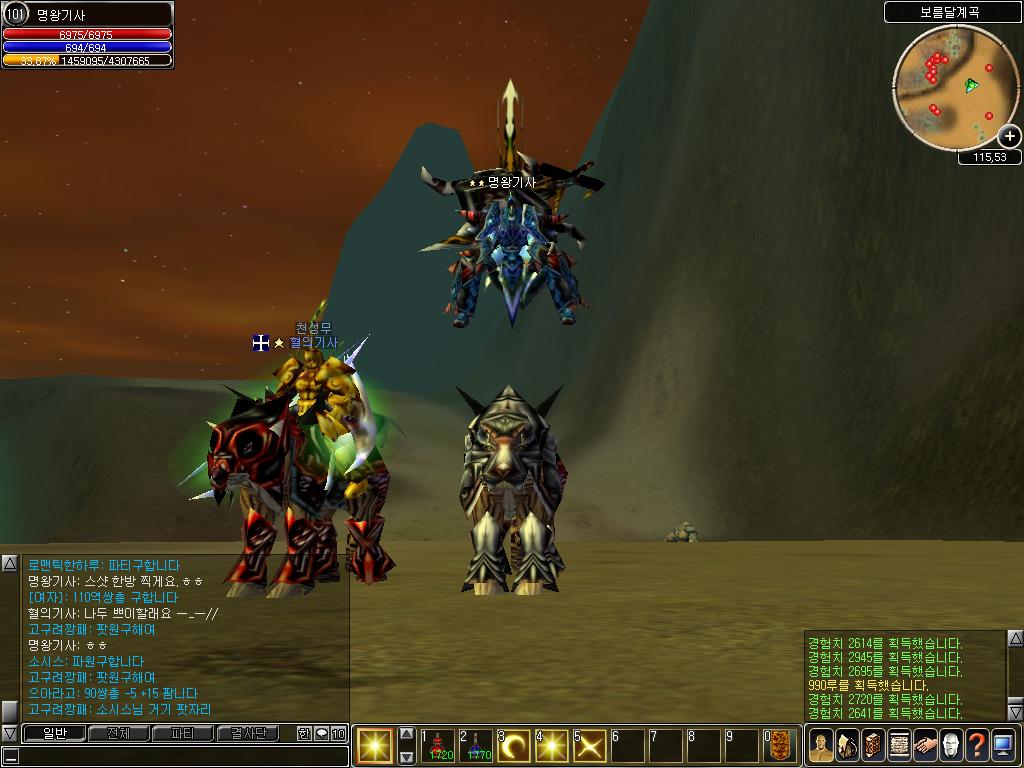Open the scroll quest log icon
The height and width of the screenshot is (768, 1024).
point(899,745)
